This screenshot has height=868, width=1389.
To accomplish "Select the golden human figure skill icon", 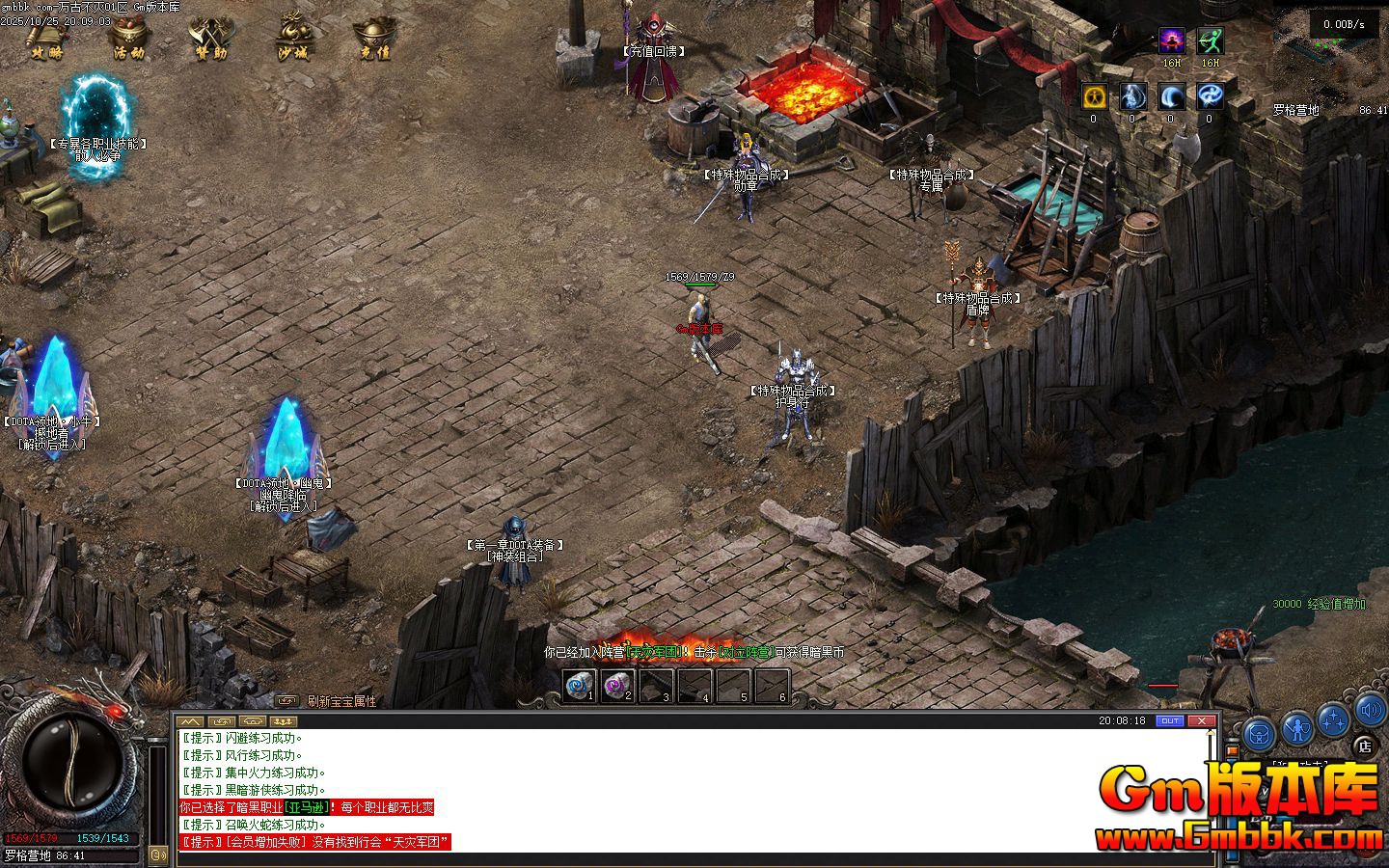I will tap(1093, 96).
